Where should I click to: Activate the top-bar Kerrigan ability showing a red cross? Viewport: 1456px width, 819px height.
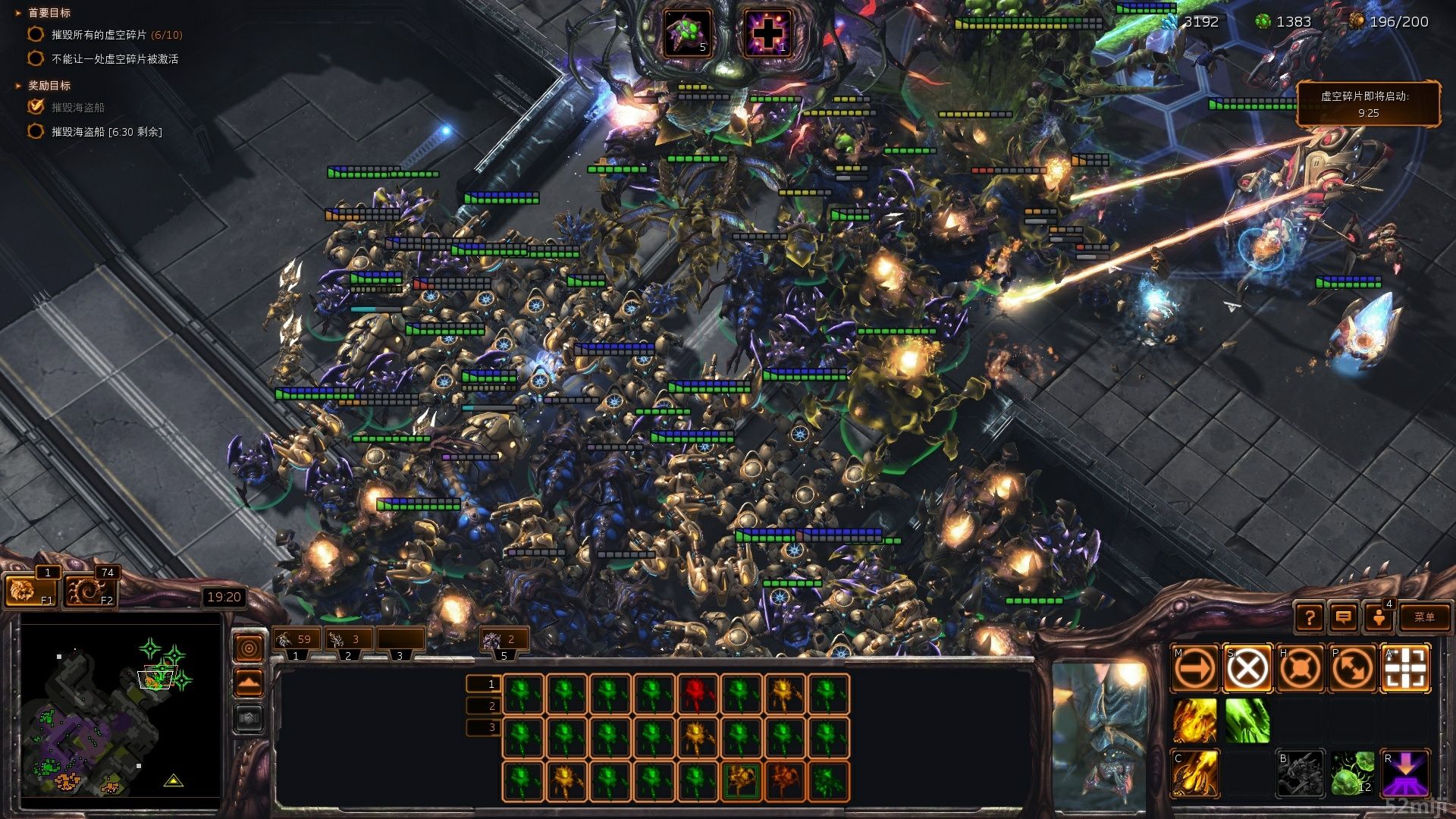(x=767, y=33)
